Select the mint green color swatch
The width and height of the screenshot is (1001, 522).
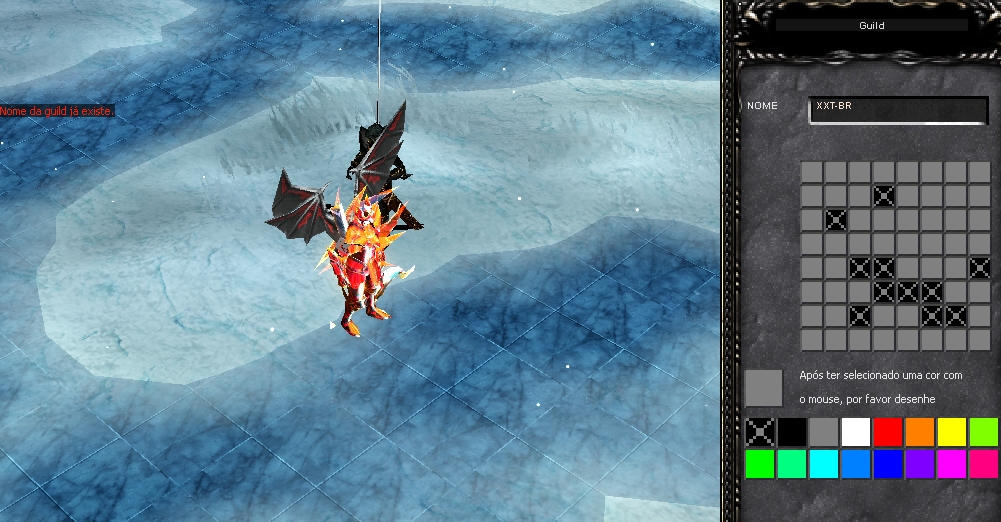pos(792,464)
